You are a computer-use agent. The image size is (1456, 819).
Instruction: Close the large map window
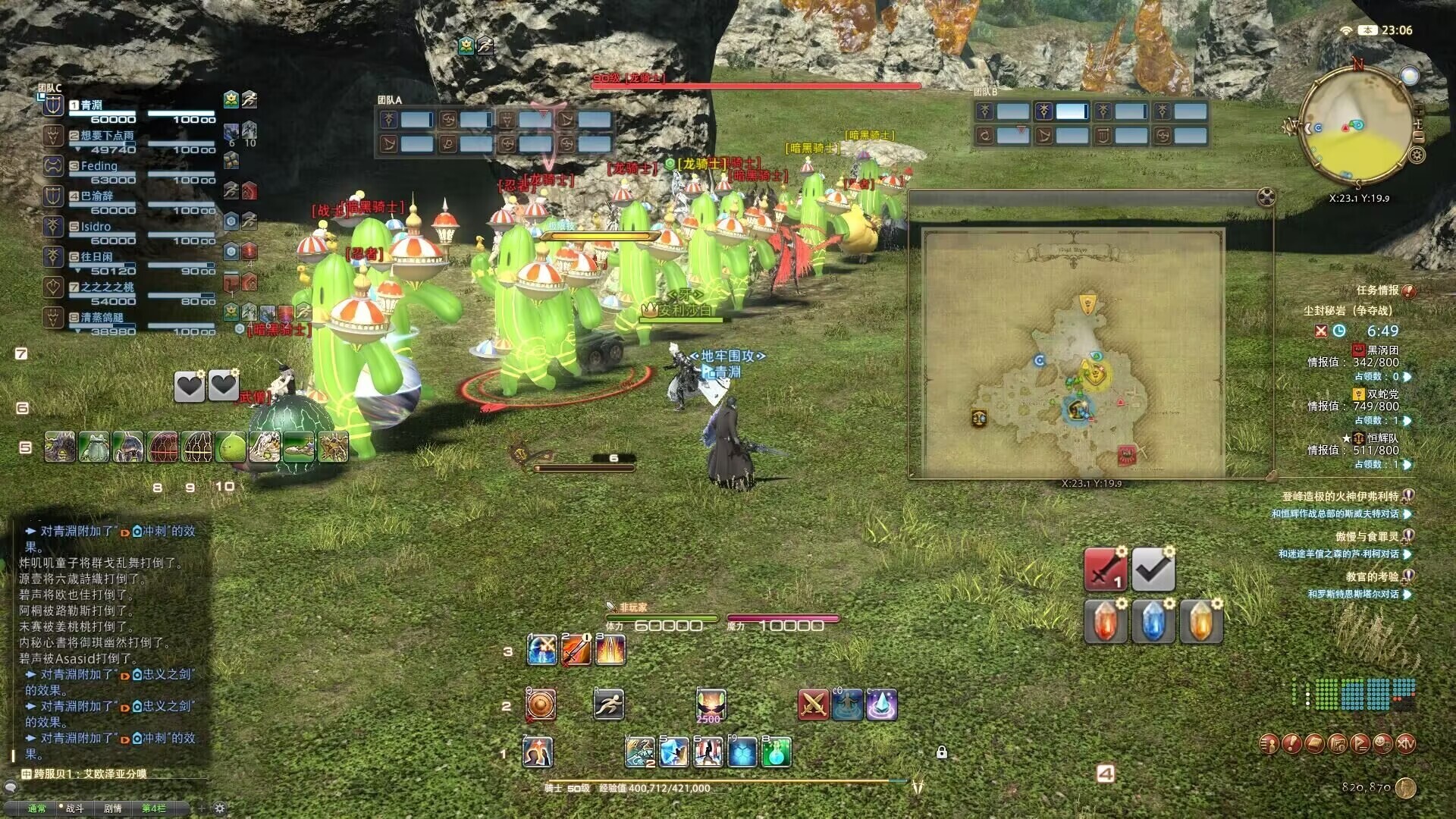click(x=1266, y=197)
